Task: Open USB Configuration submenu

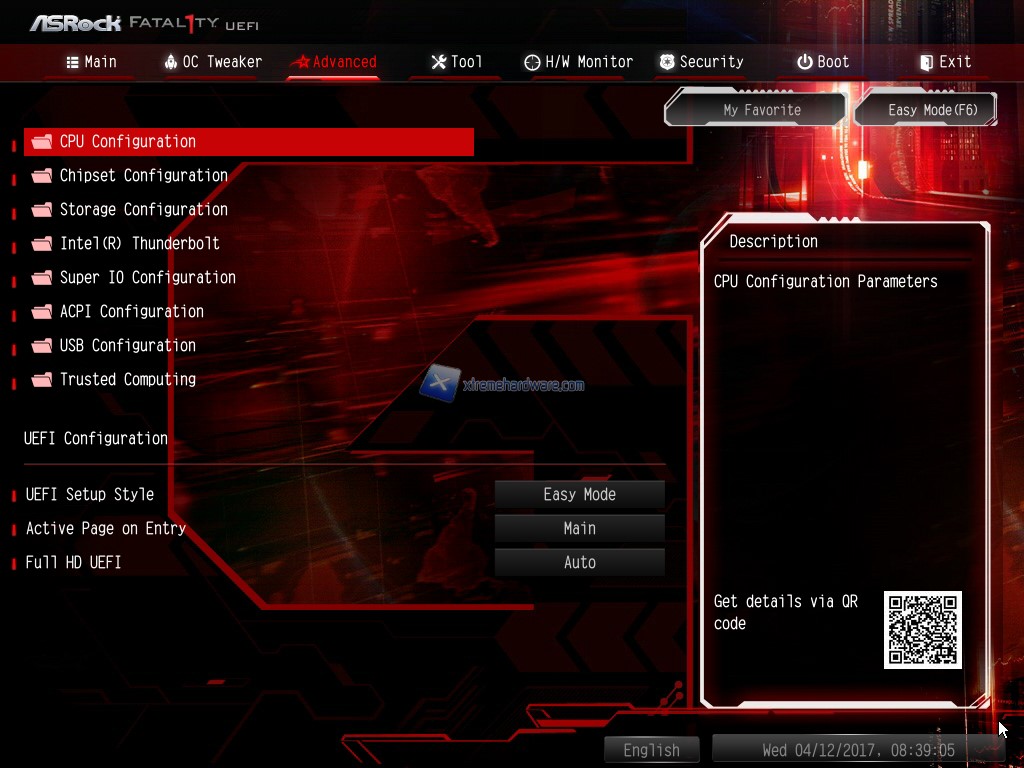Action: pyautogui.click(x=127, y=346)
